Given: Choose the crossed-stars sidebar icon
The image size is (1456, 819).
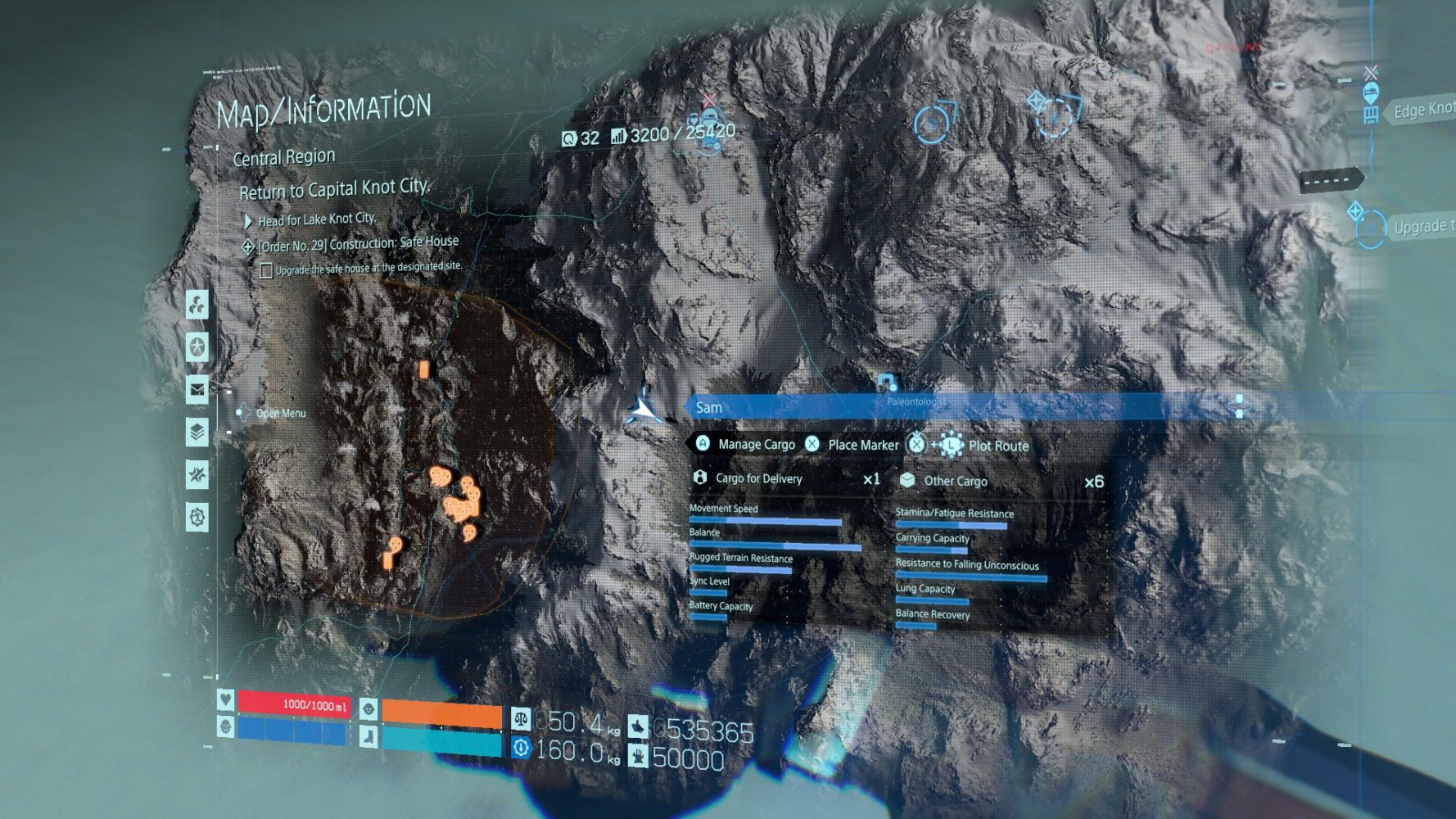Looking at the screenshot, I should click(x=197, y=475).
